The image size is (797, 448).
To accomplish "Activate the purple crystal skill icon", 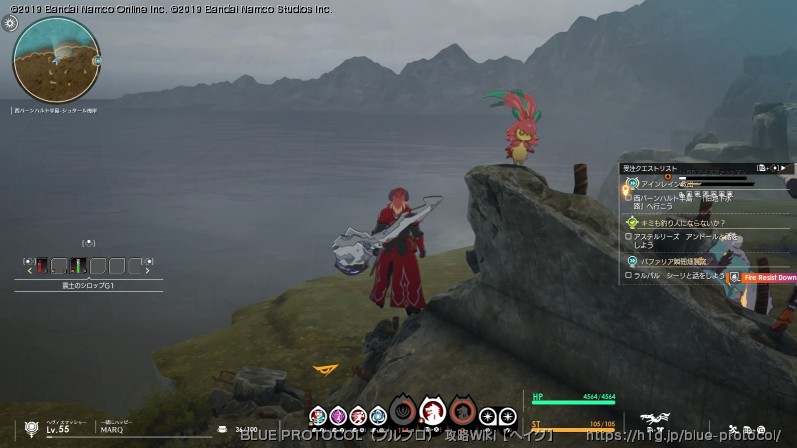I will pyautogui.click(x=338, y=416).
